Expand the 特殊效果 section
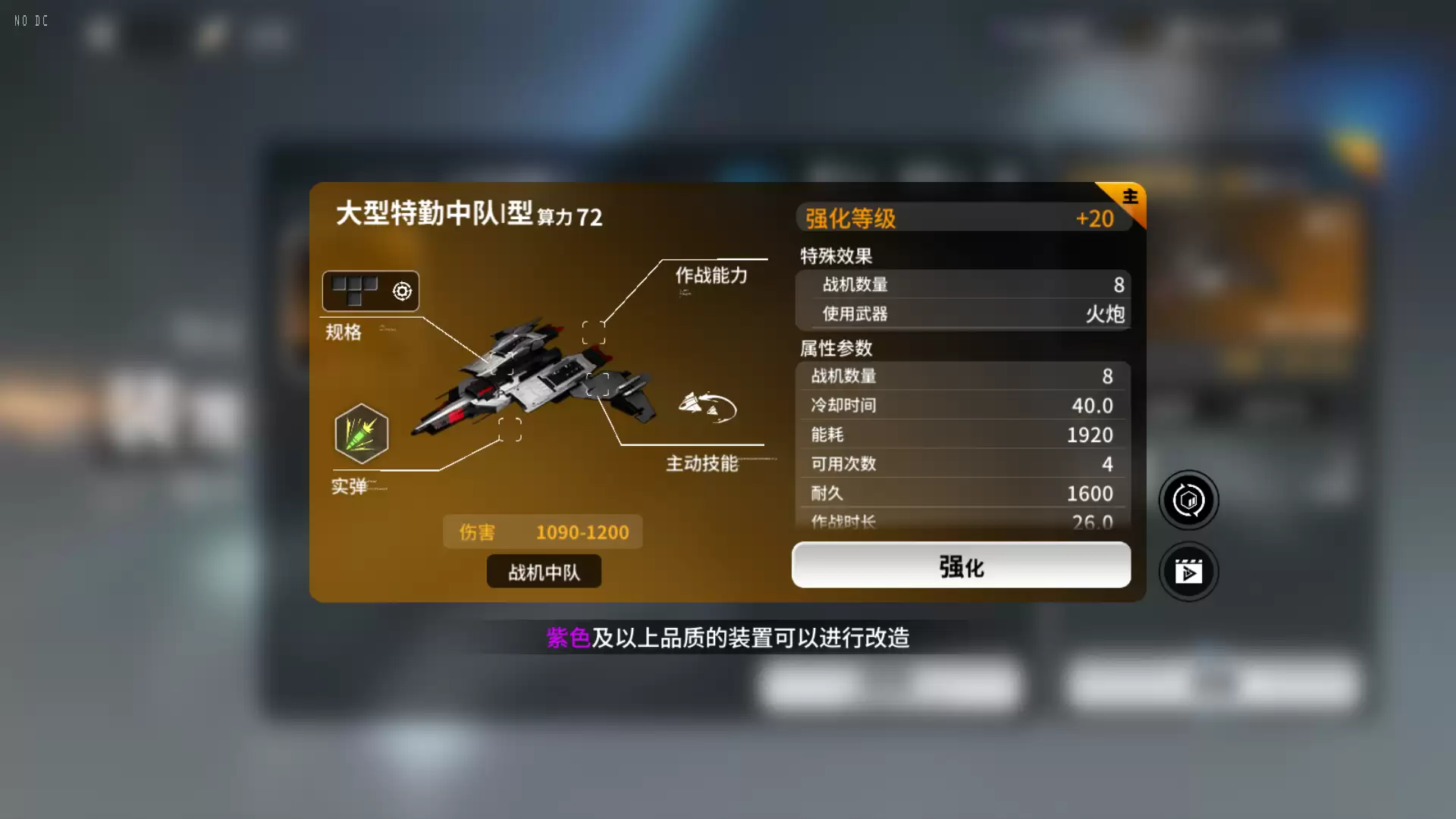Viewport: 1456px width, 819px height. coord(834,256)
